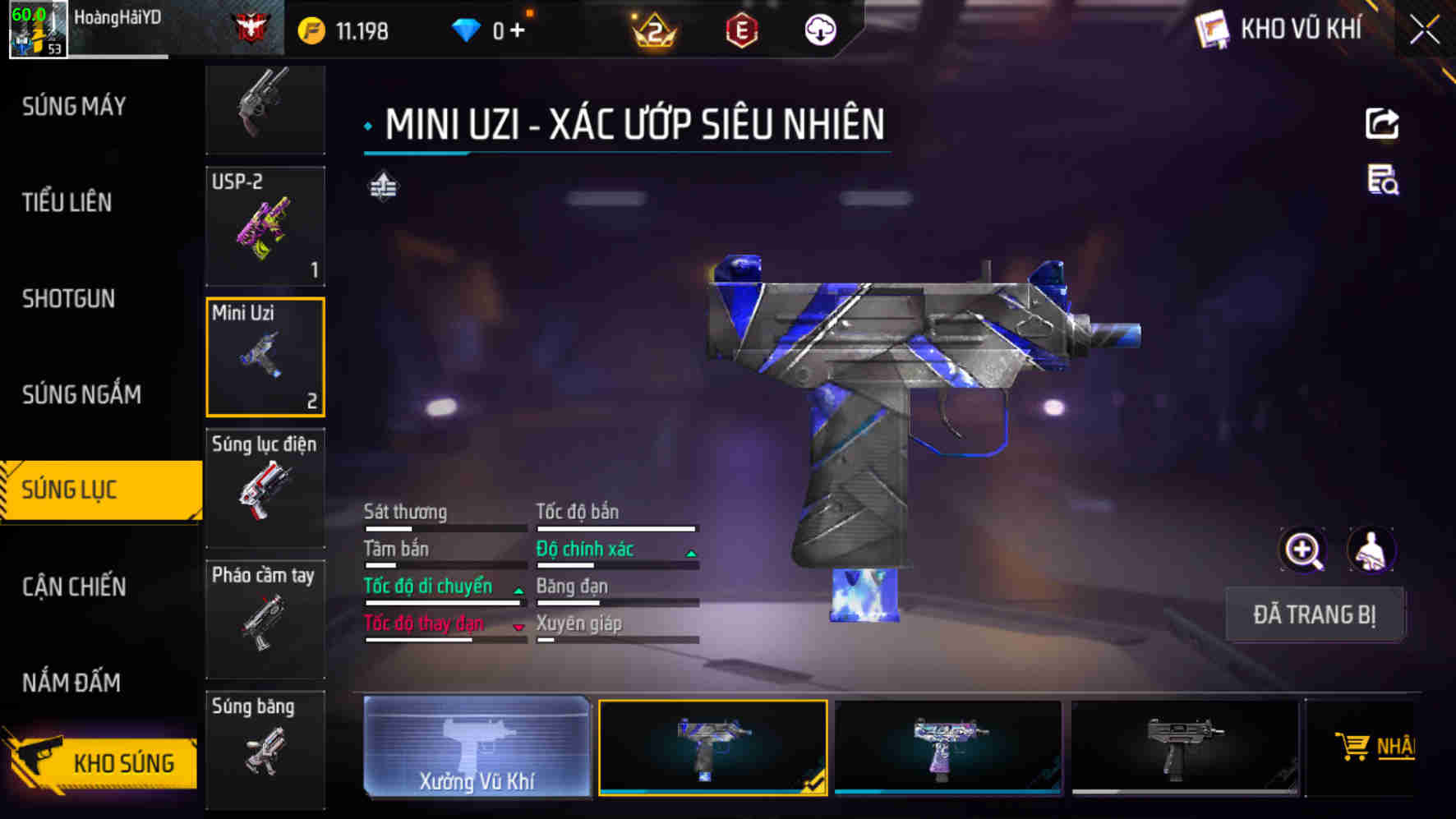Open the Xưởng Vũ Khí workshop
The height and width of the screenshot is (819, 1456).
[477, 747]
